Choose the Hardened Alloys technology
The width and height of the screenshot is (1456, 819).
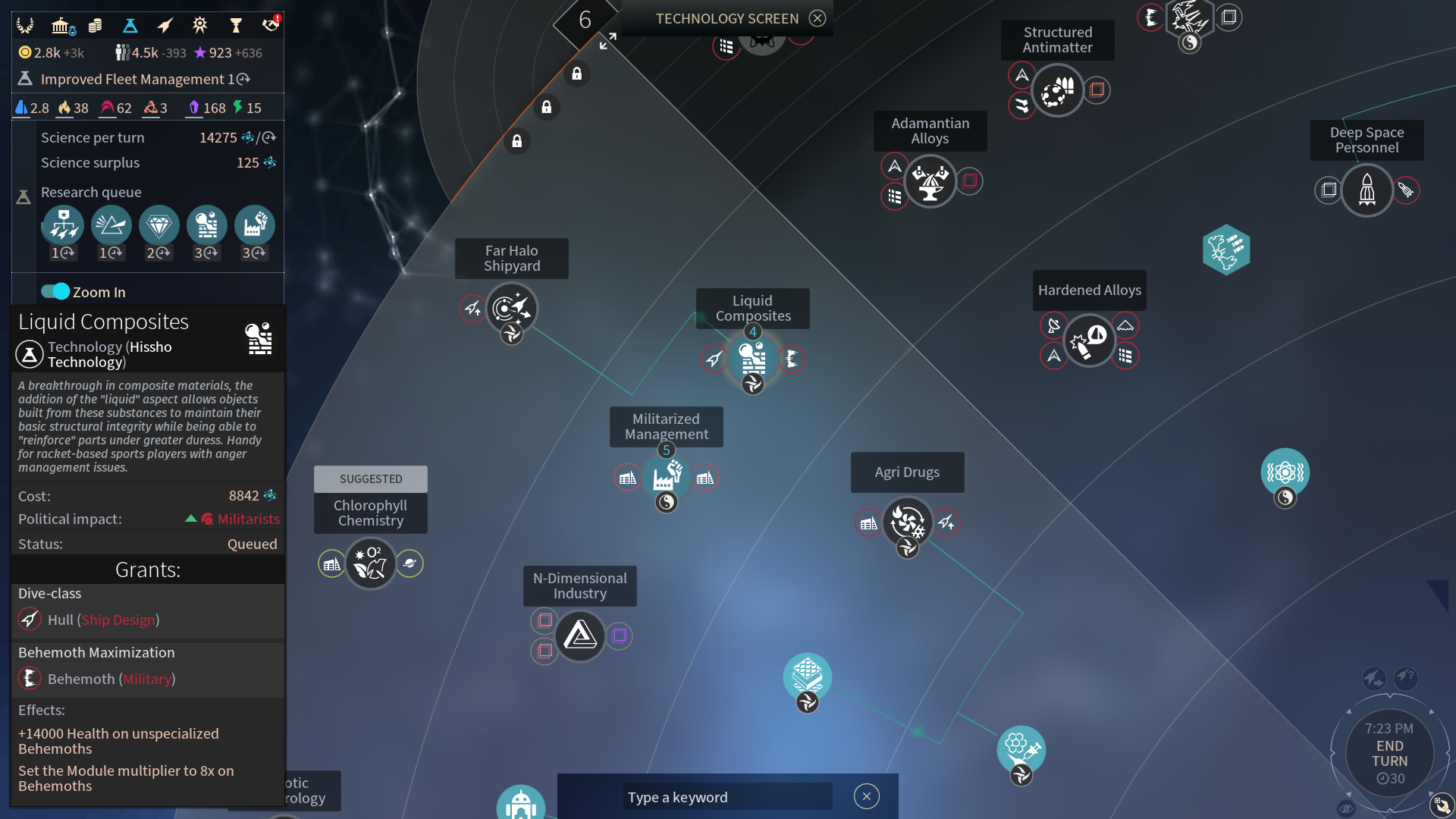tap(1089, 341)
